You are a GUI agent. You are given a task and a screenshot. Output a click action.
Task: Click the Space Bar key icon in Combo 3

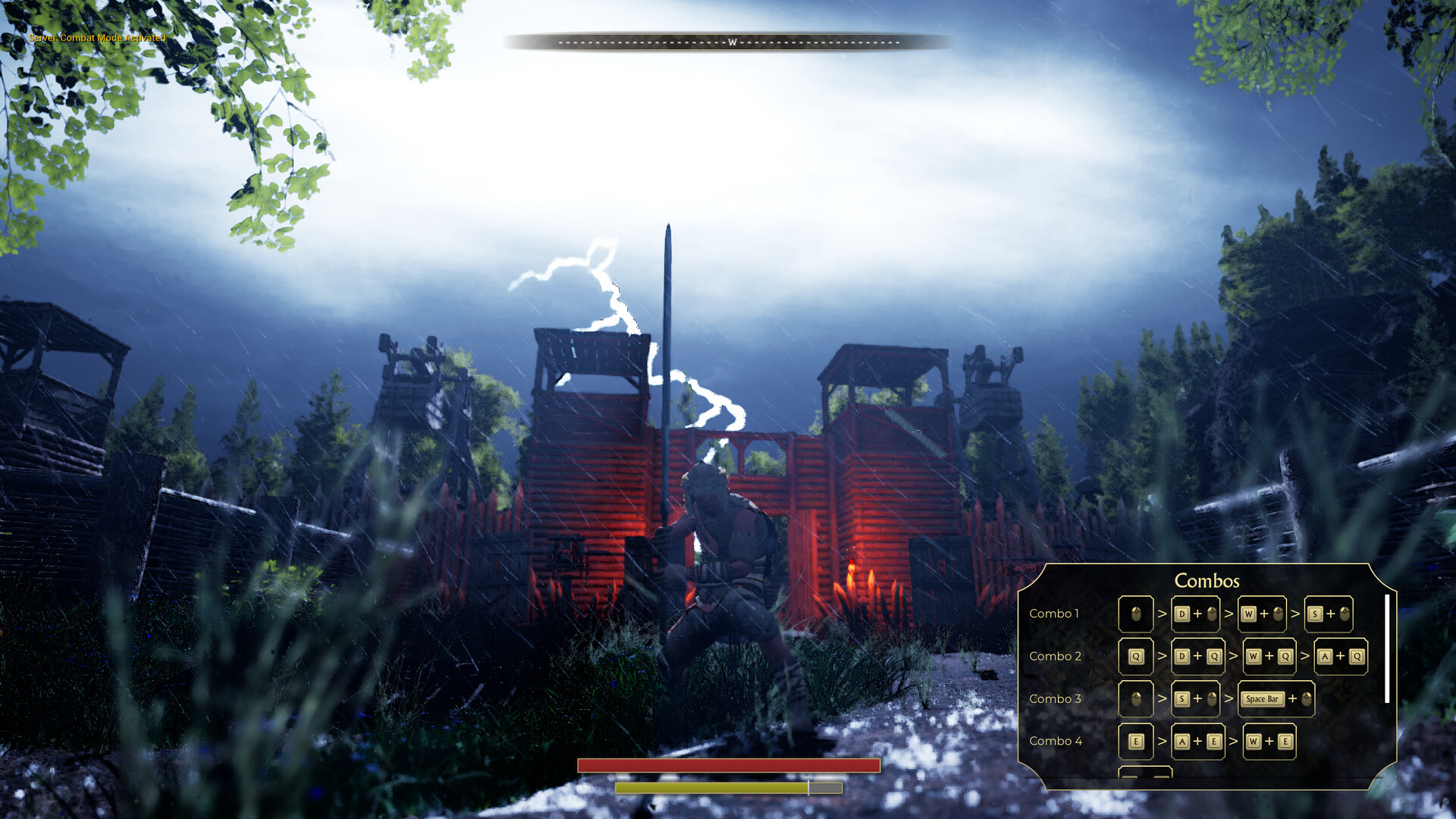click(x=1261, y=698)
